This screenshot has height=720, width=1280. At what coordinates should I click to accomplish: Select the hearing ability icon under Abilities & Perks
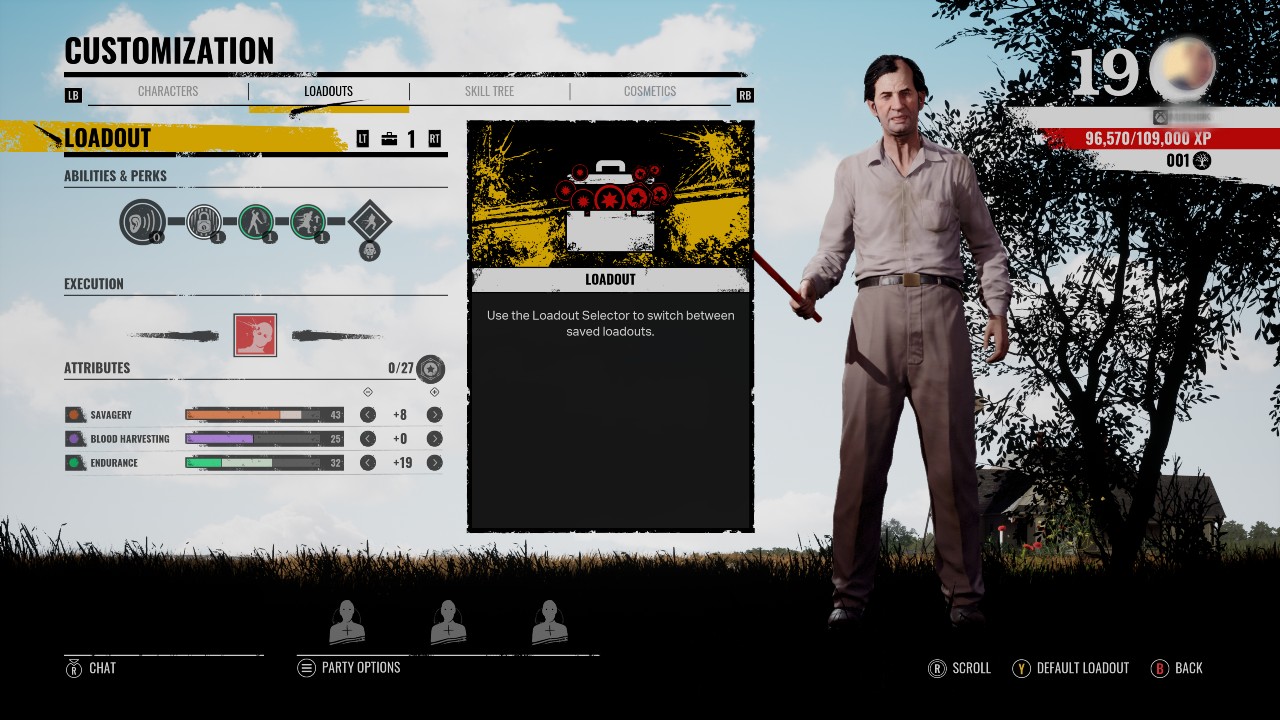pos(141,222)
